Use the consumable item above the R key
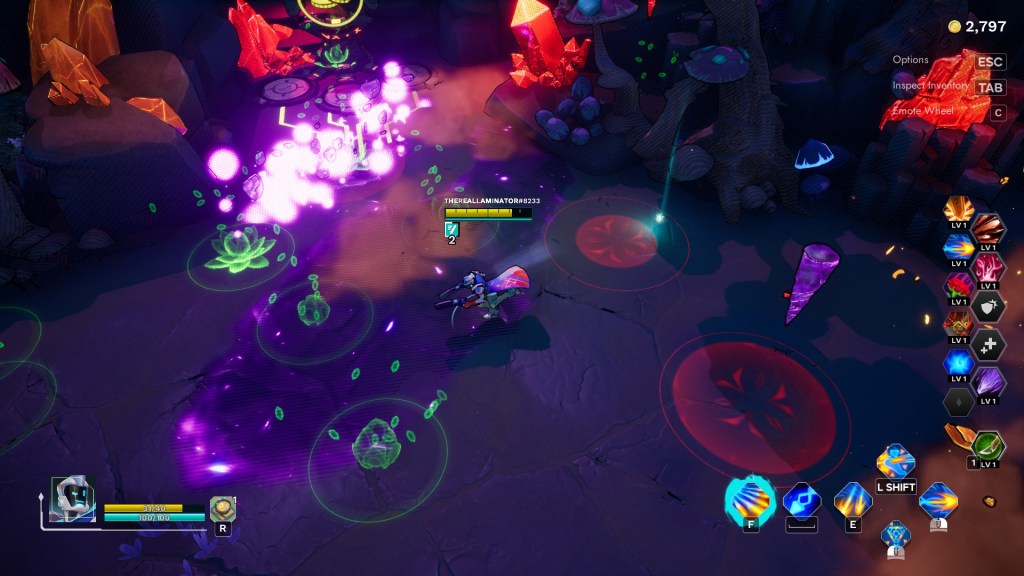The image size is (1024, 576). [x=222, y=508]
